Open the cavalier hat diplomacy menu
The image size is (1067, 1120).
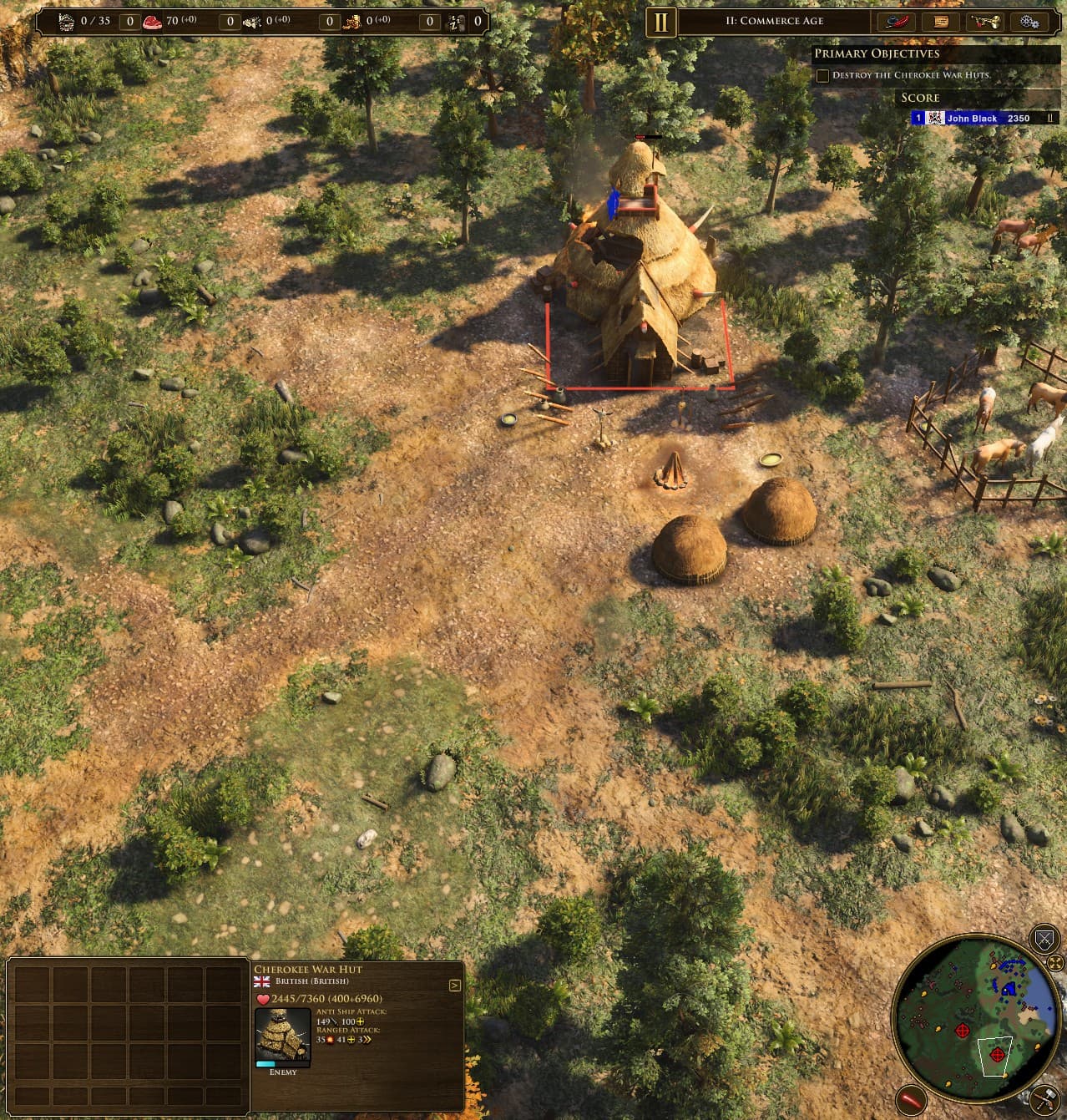click(x=896, y=22)
